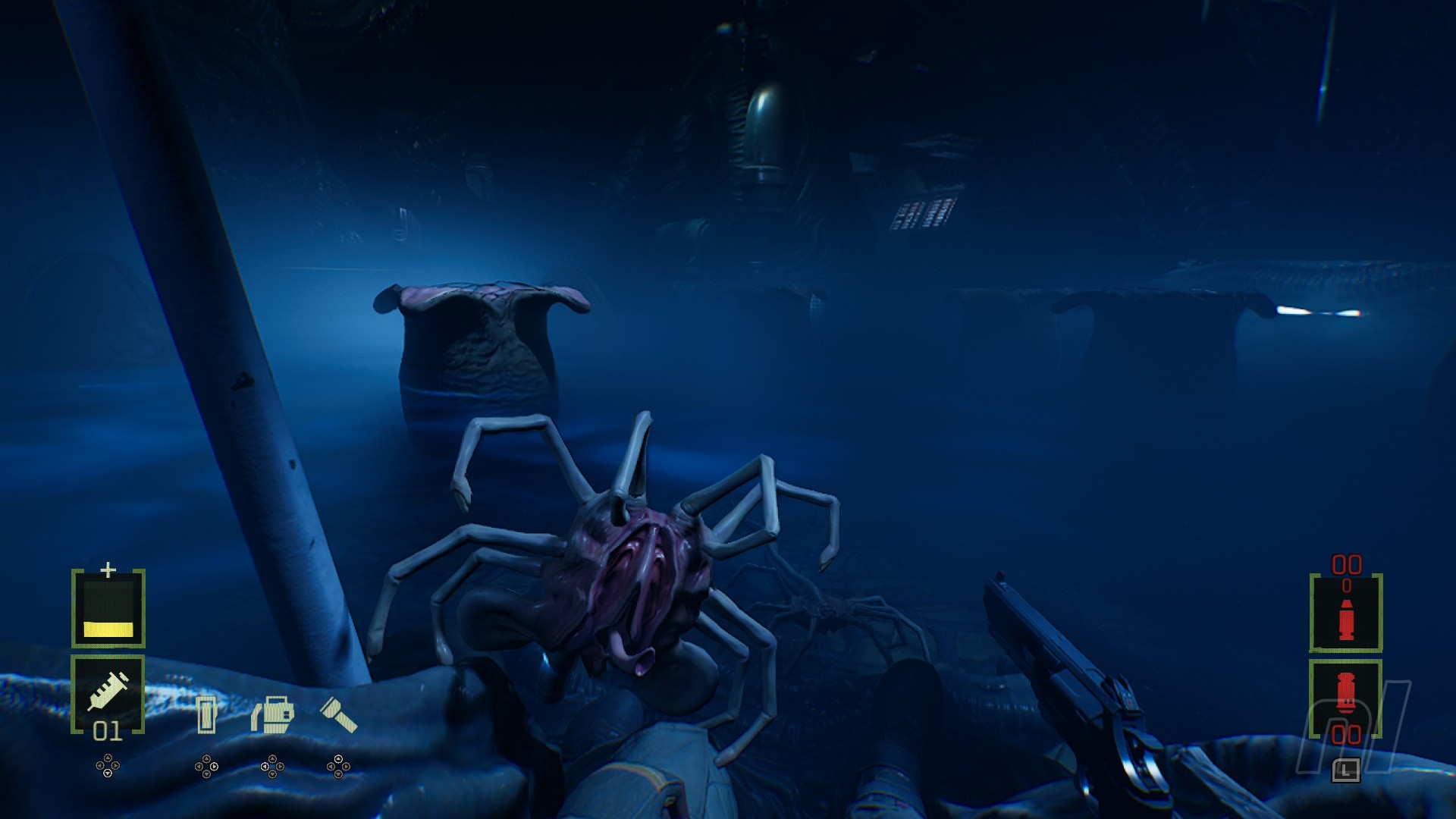This screenshot has width=1456, height=819.
Task: Toggle the flashlight icon
Action: [338, 714]
